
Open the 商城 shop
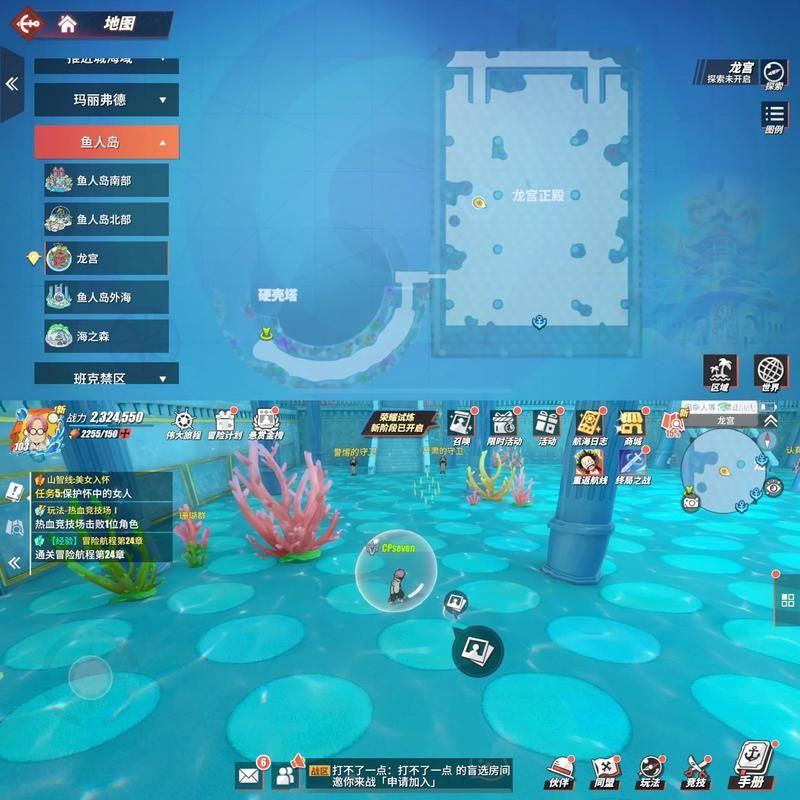[x=632, y=427]
